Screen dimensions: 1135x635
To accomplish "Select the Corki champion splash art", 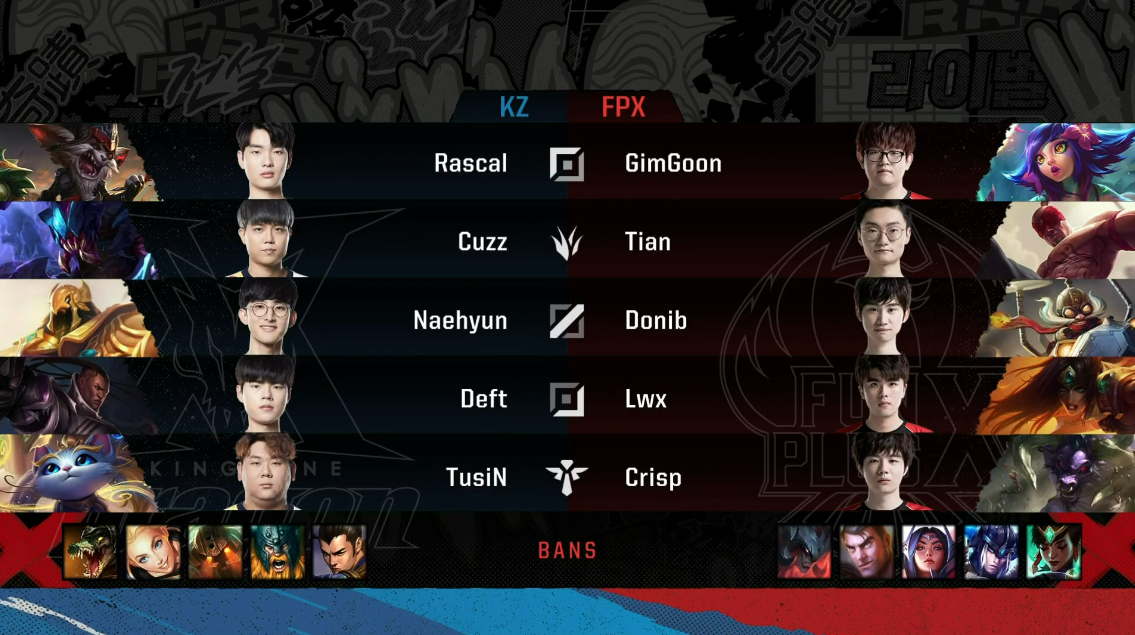I will 1060,319.
